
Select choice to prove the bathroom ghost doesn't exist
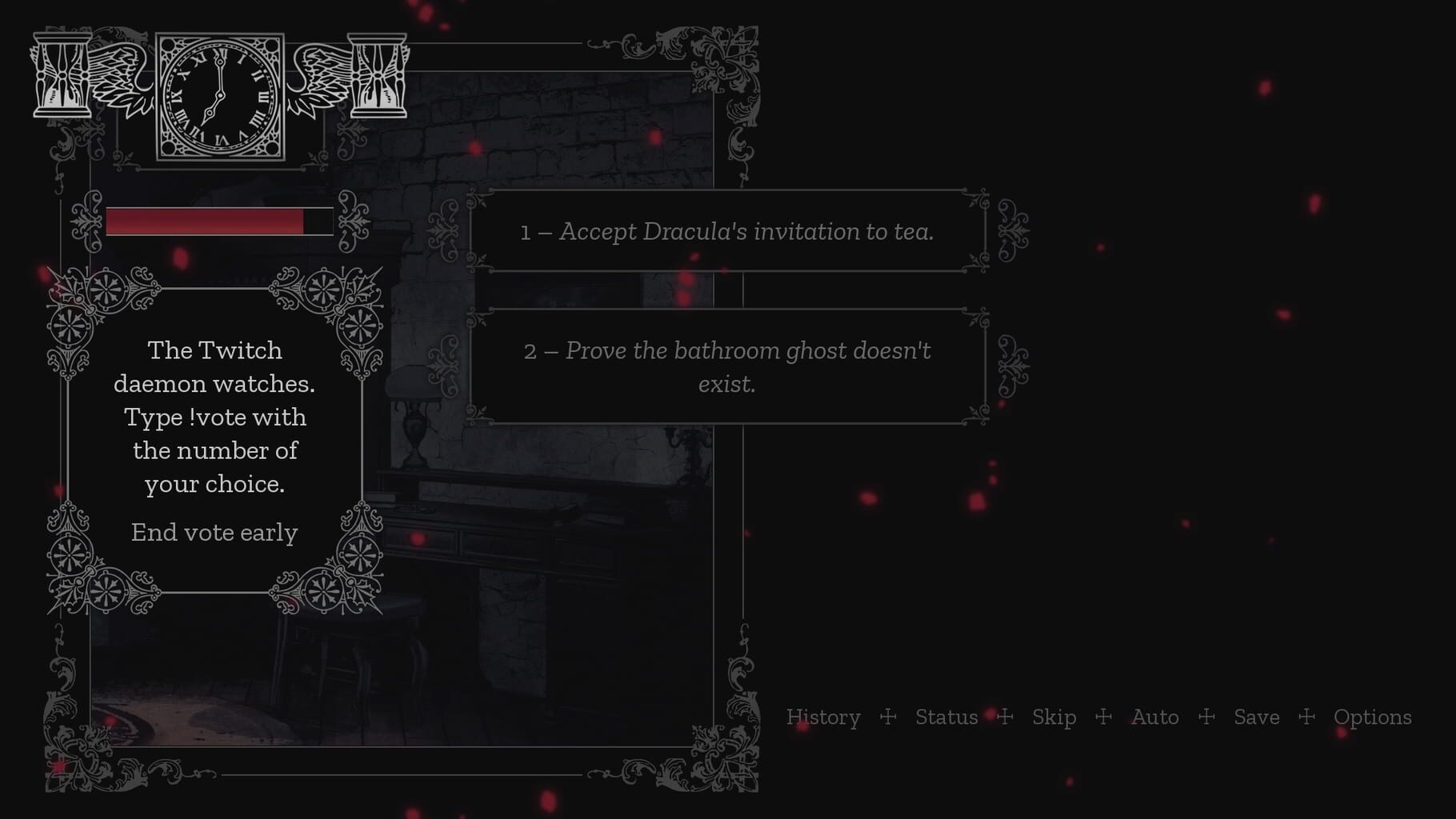726,367
